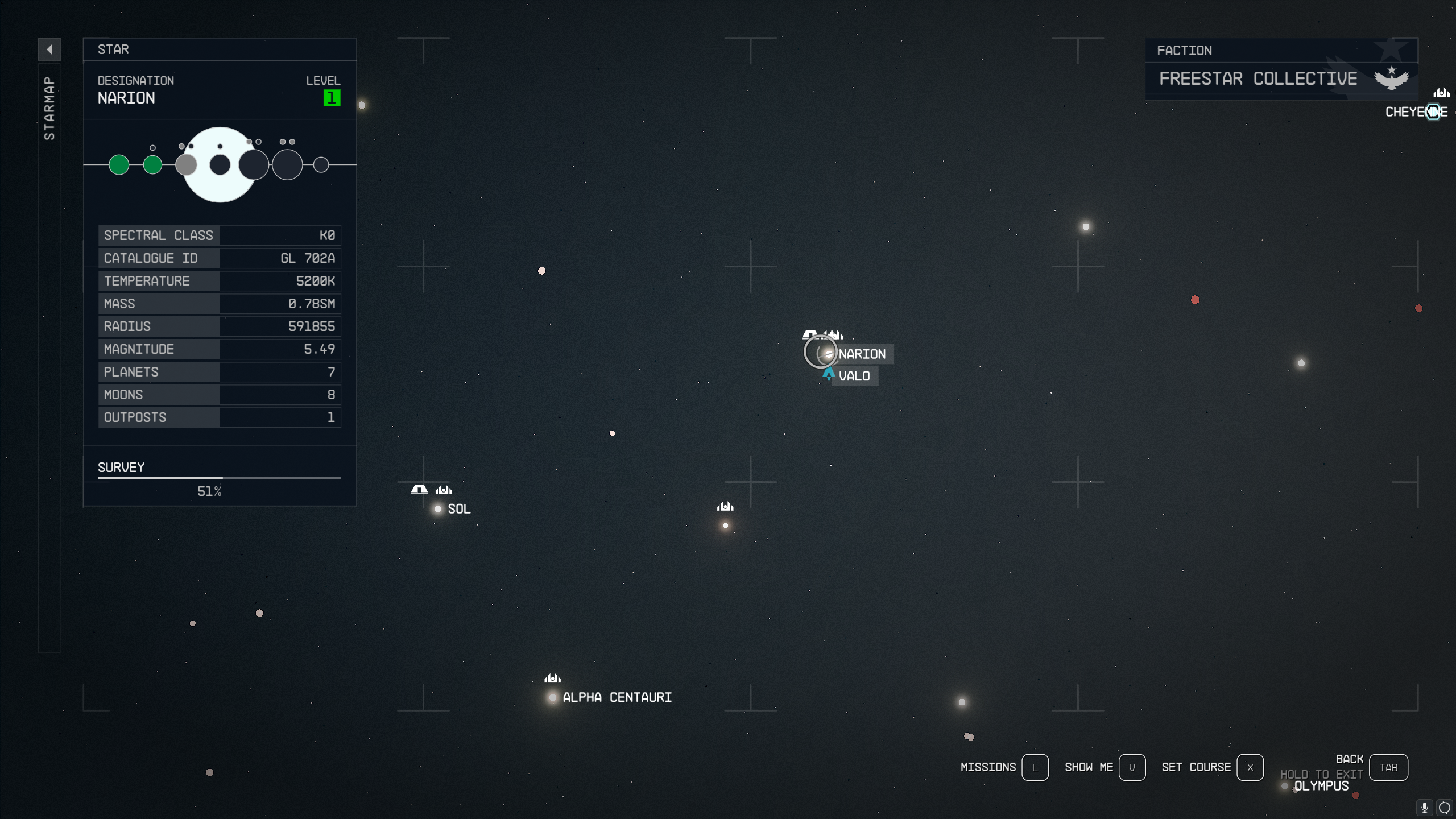1456x819 pixels.
Task: Click the microphone icon in the bottom right
Action: [x=1424, y=807]
